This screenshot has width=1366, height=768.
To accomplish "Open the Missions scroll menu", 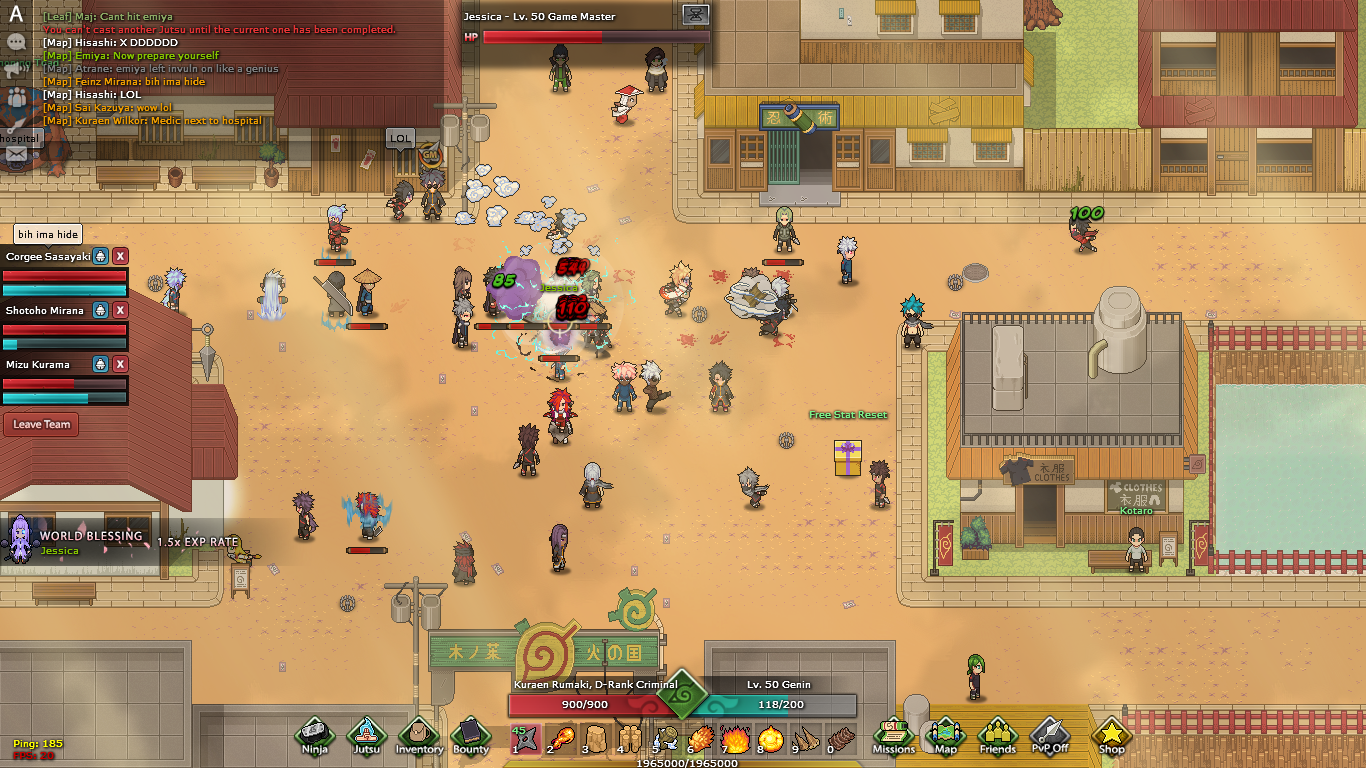I will (x=893, y=734).
